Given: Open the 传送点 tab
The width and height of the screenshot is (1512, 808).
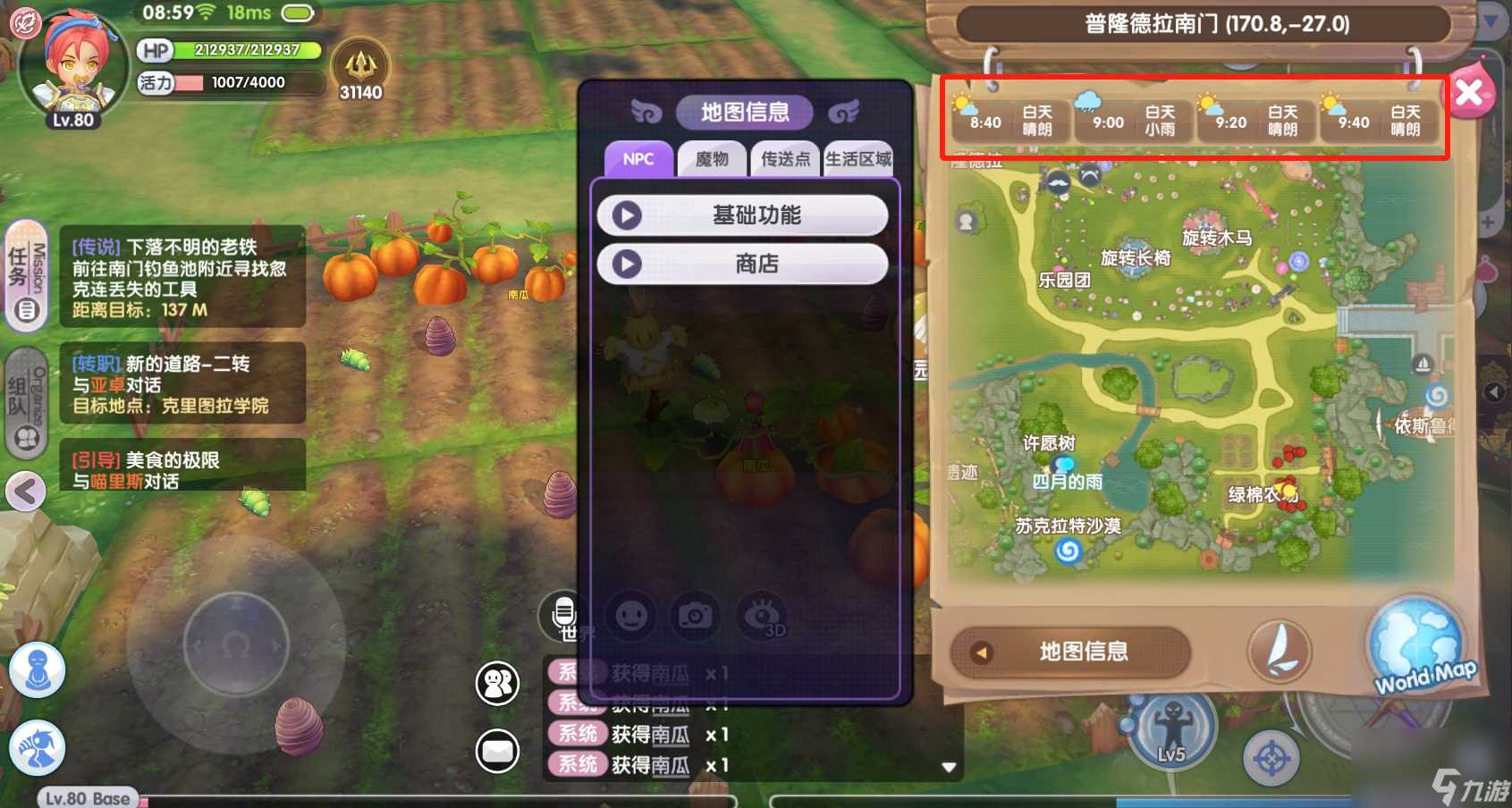Looking at the screenshot, I should tap(785, 160).
